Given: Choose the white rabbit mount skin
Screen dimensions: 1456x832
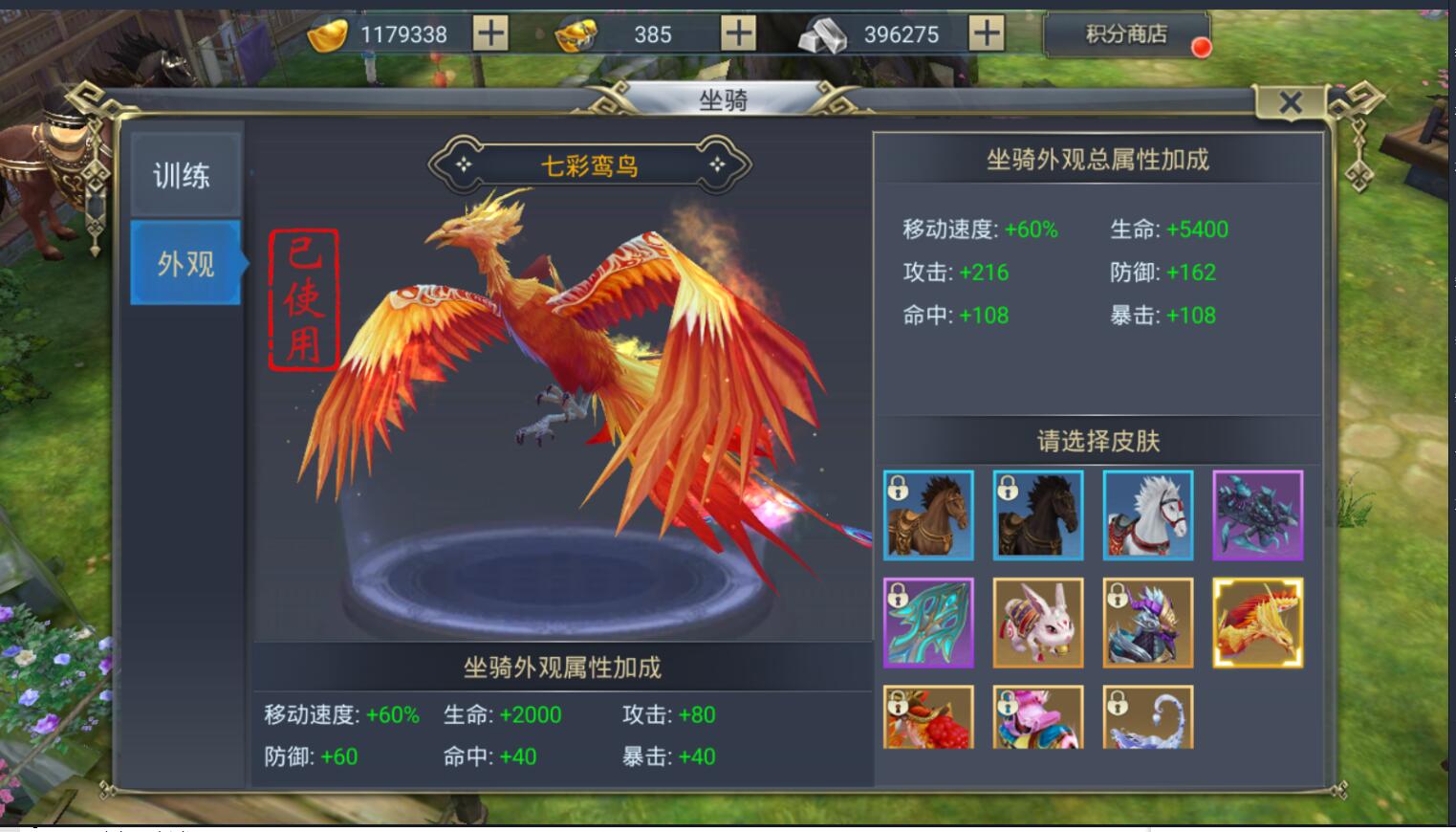Looking at the screenshot, I should (x=1038, y=623).
